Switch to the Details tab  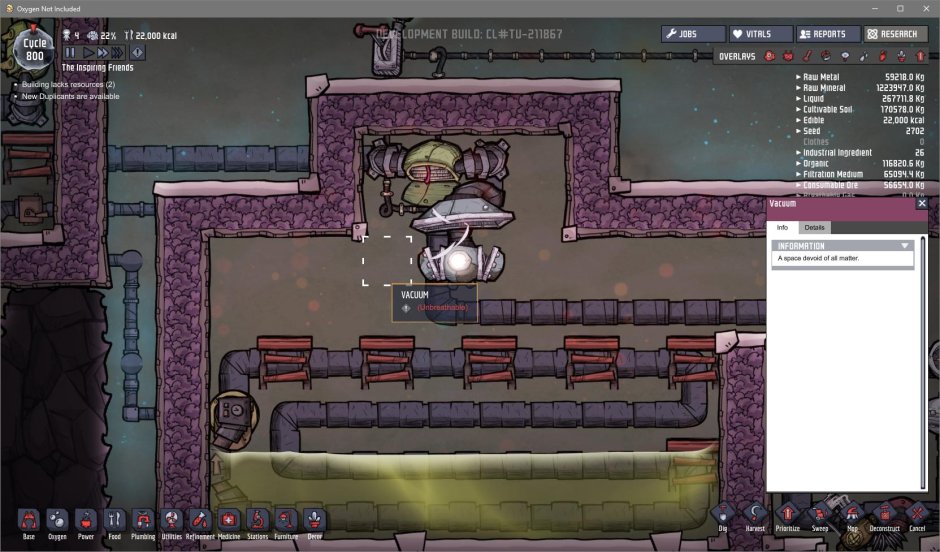pos(814,228)
